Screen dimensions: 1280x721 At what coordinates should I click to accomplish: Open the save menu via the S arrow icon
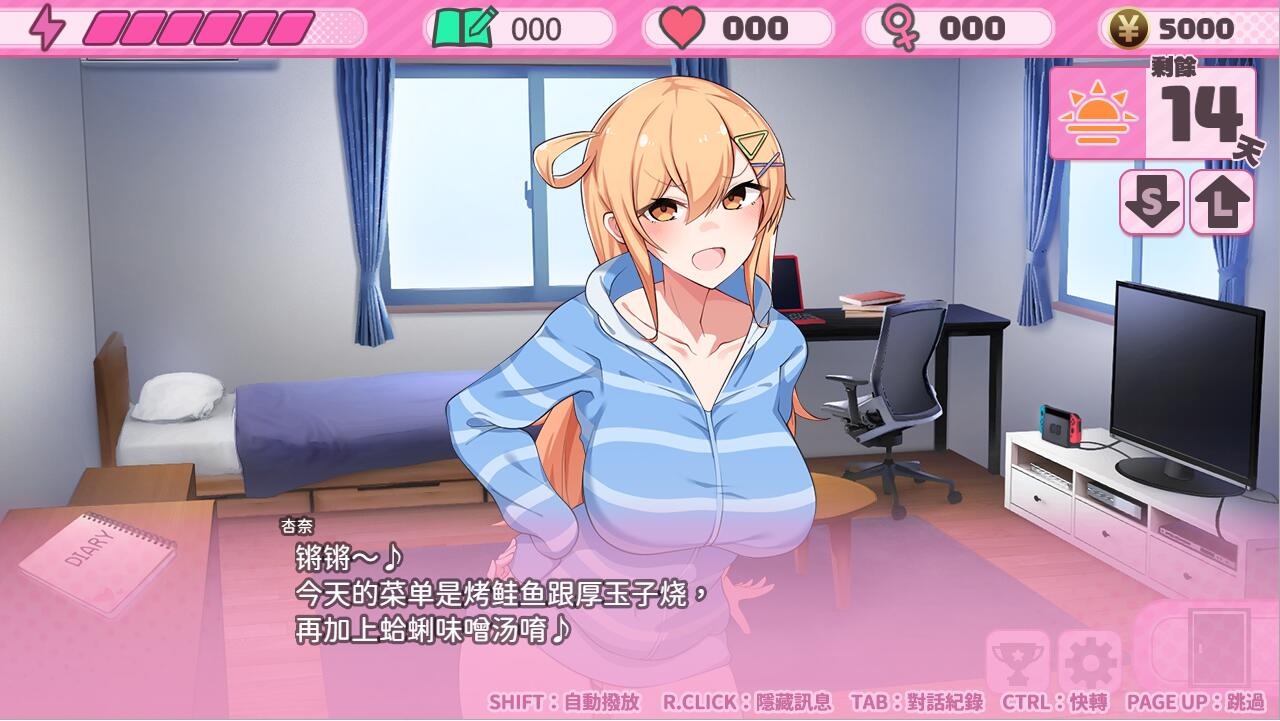click(1152, 204)
